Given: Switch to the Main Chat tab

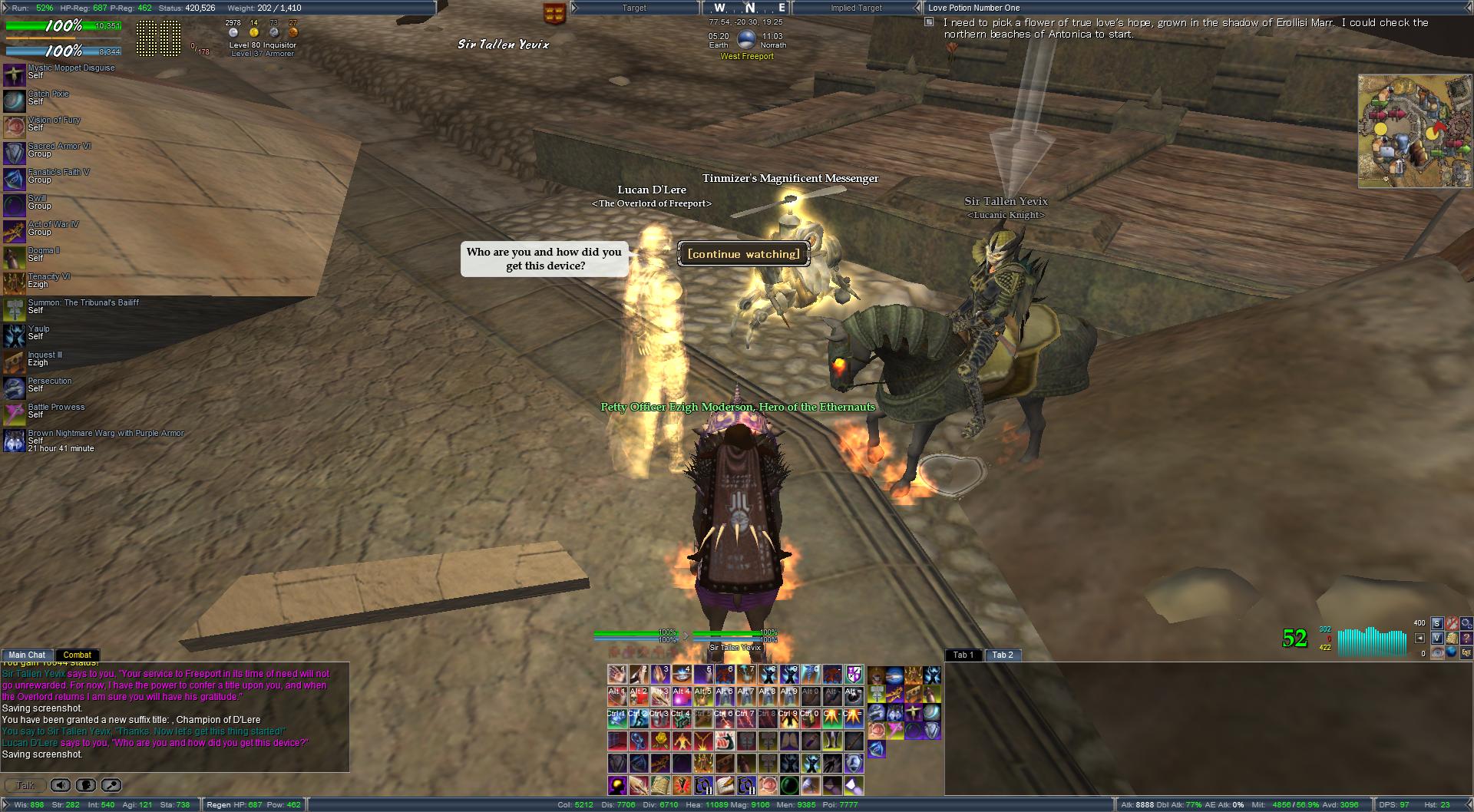Looking at the screenshot, I should pos(27,655).
